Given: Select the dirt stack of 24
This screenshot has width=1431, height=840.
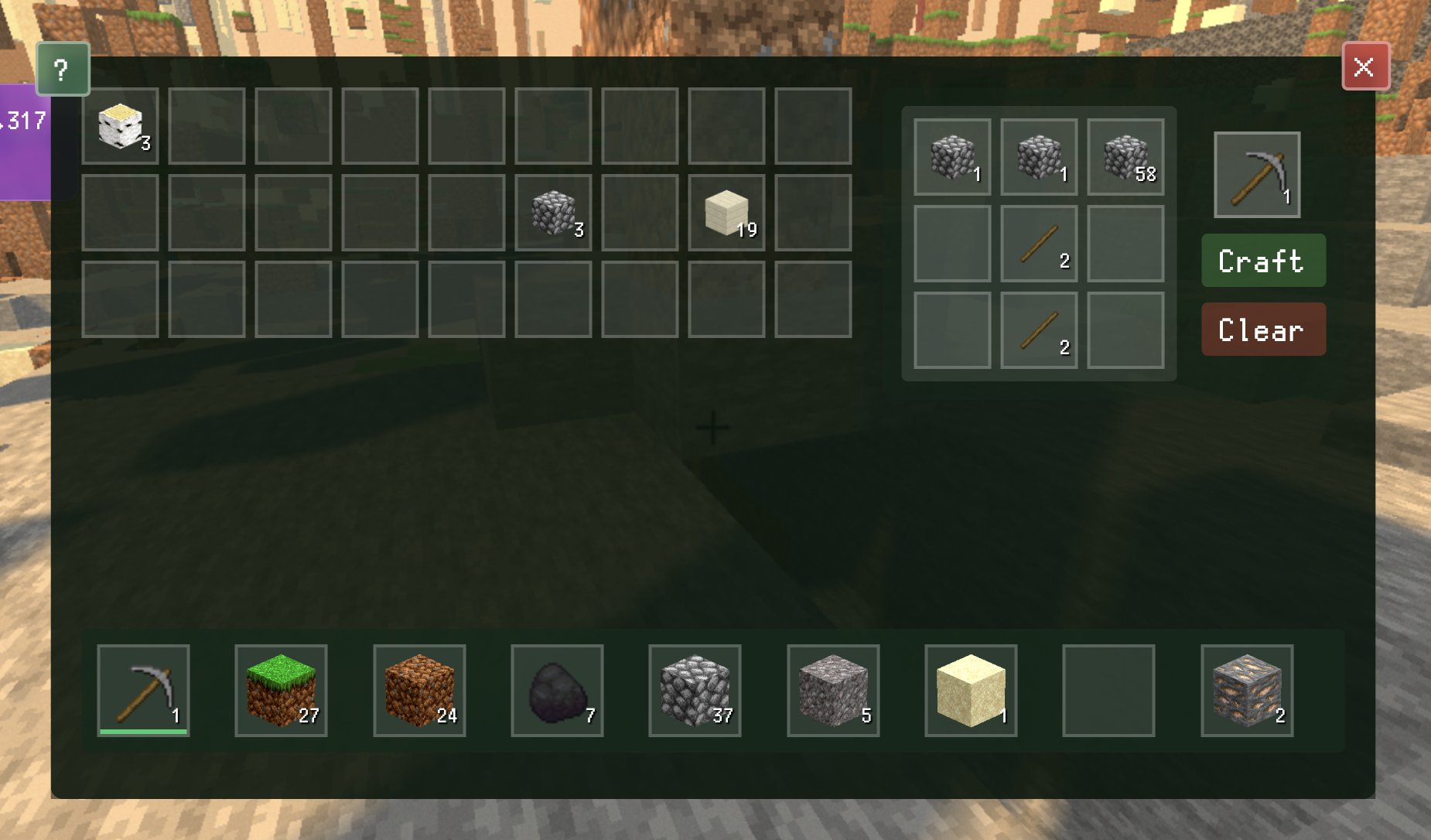Looking at the screenshot, I should click(x=419, y=690).
